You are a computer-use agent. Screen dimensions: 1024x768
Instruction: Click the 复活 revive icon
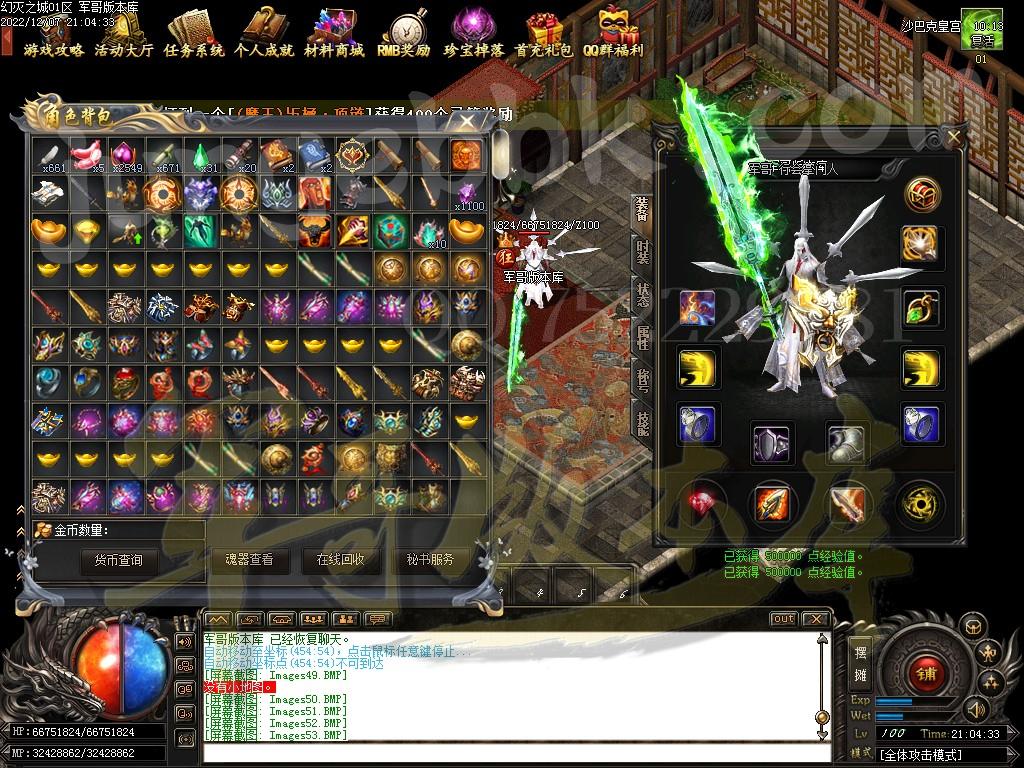pos(981,34)
